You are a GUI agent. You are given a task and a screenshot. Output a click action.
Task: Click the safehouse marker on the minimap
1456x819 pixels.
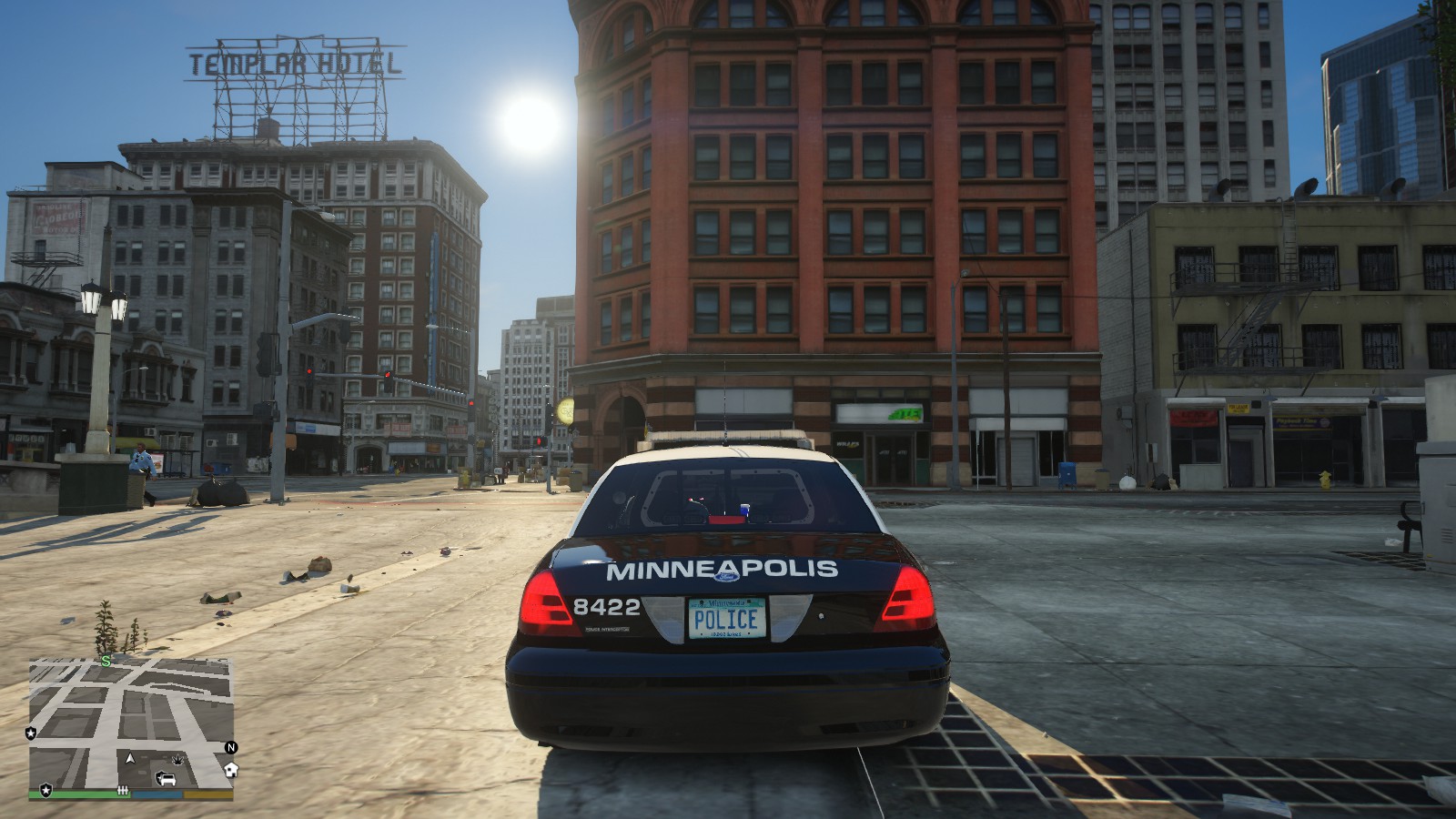231,769
